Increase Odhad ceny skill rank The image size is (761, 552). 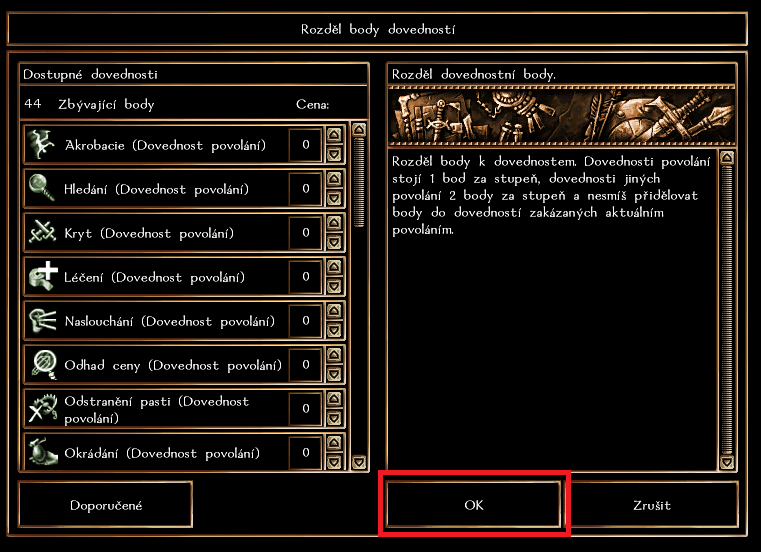pos(334,356)
